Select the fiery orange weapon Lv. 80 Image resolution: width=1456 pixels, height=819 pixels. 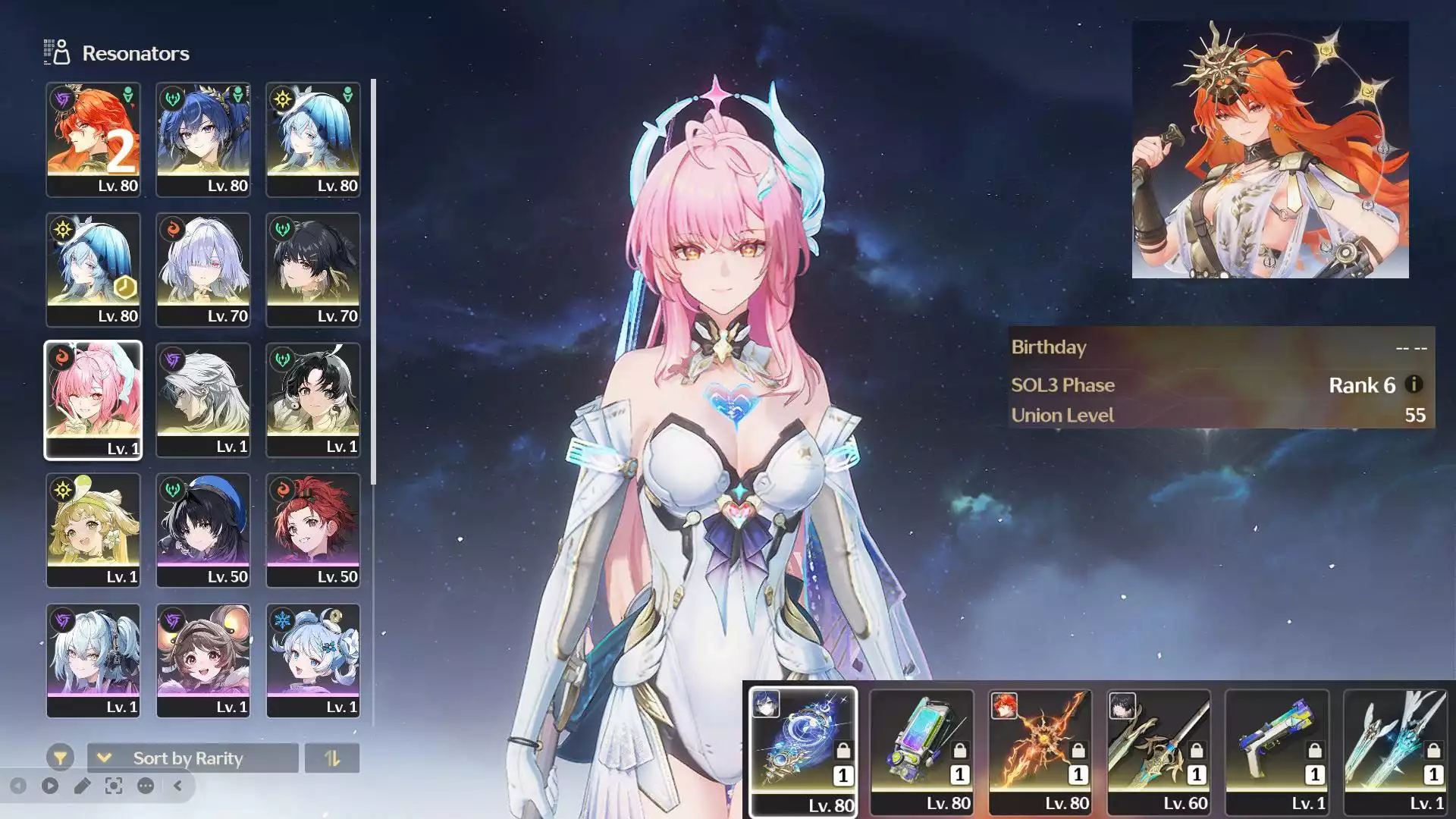pyautogui.click(x=1040, y=751)
